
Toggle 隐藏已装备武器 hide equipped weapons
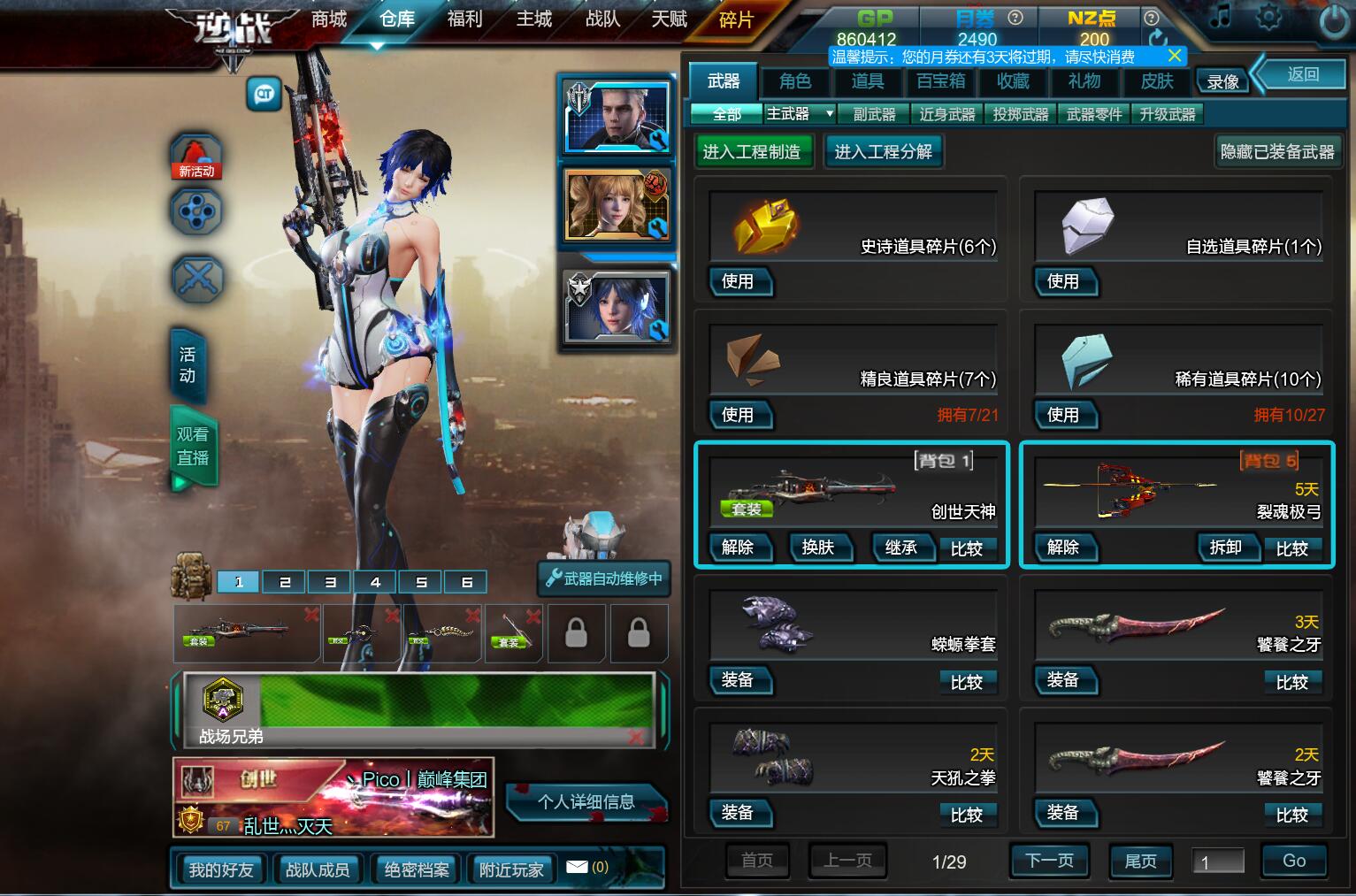[x=1276, y=152]
